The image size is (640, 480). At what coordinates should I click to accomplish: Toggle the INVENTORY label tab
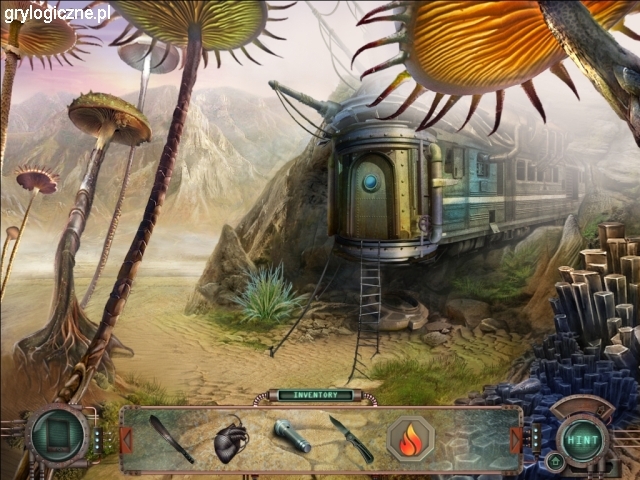click(x=317, y=395)
